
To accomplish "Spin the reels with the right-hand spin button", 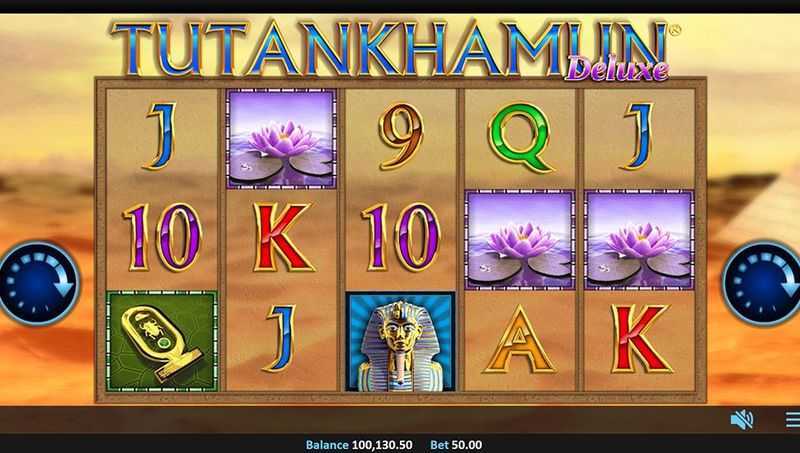I will 765,282.
